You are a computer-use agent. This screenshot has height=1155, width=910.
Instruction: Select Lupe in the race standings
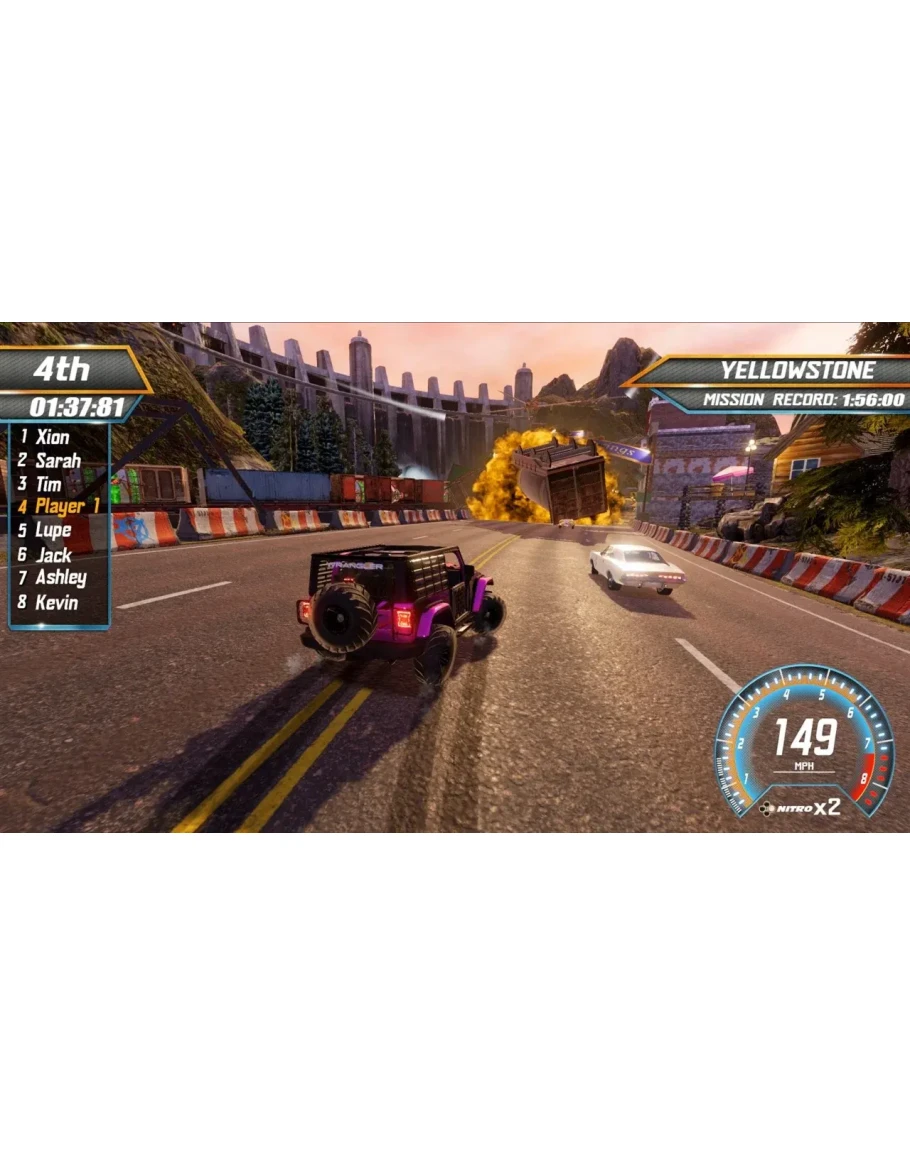[x=52, y=530]
